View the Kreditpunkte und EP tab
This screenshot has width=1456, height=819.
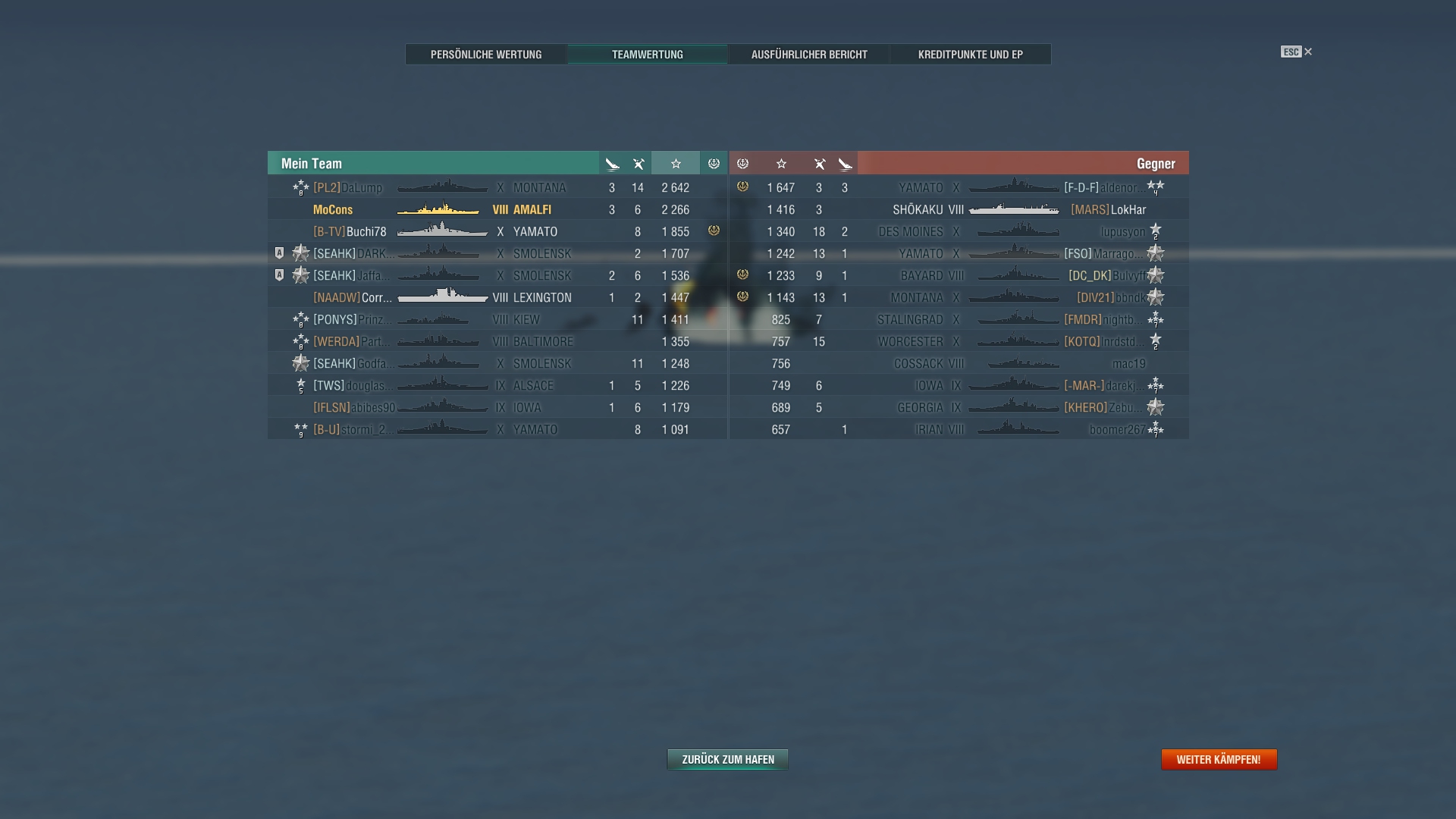[971, 54]
